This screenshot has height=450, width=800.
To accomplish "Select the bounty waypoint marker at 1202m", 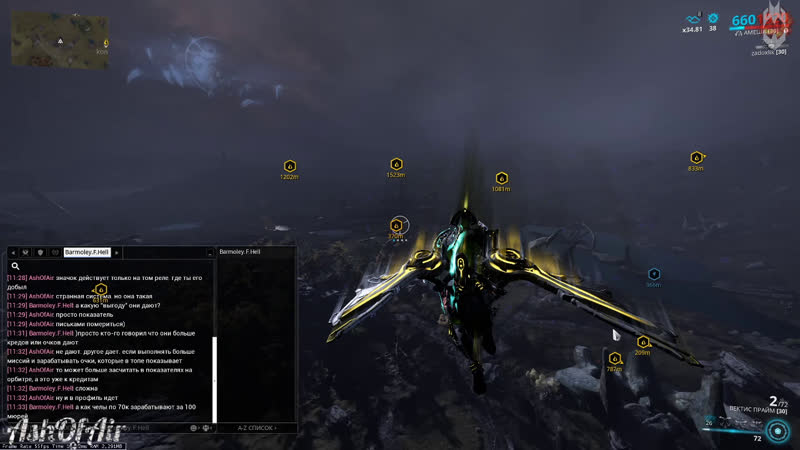I will pos(290,166).
